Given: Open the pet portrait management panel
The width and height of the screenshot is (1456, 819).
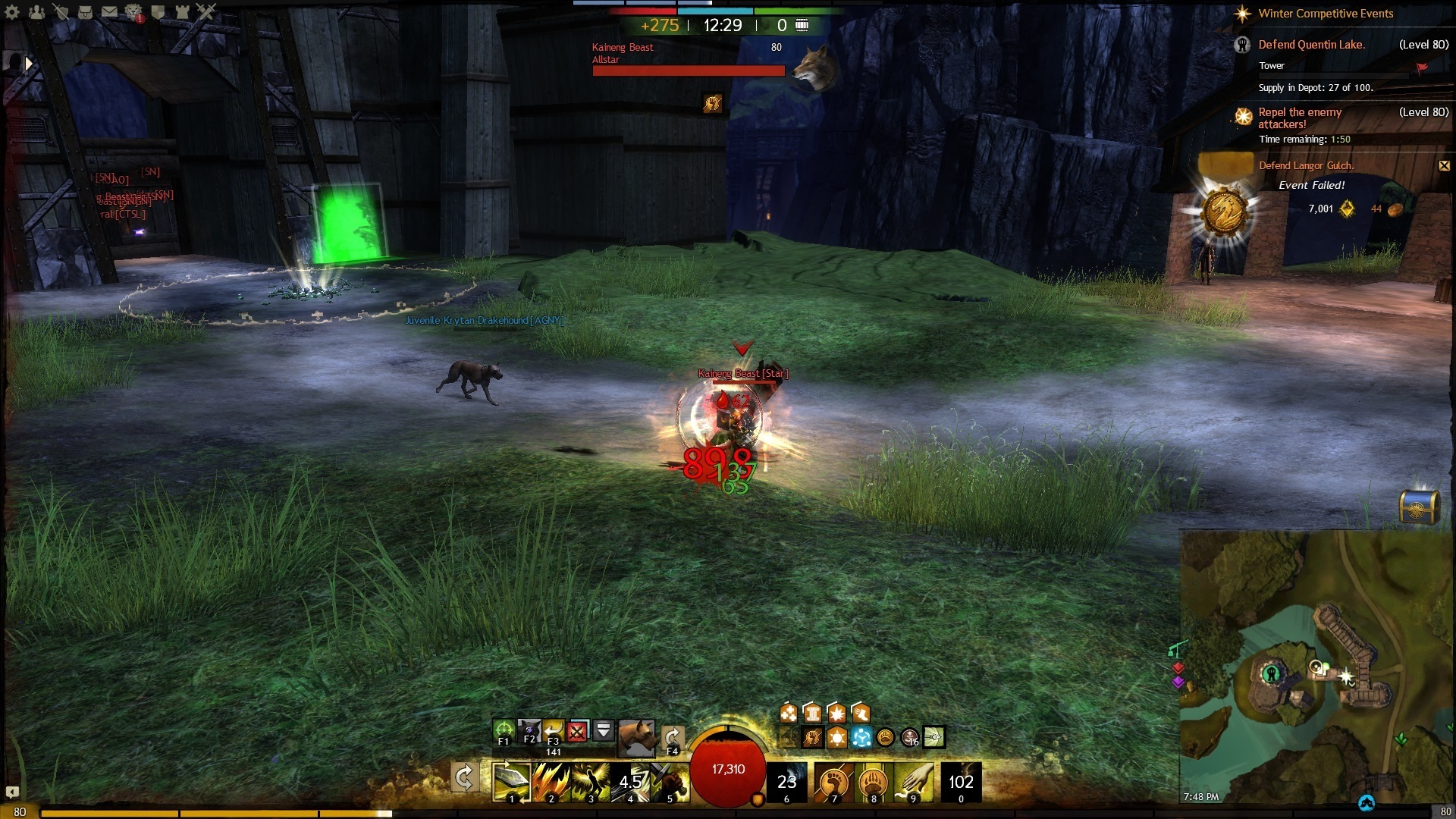Looking at the screenshot, I should coord(636,736).
